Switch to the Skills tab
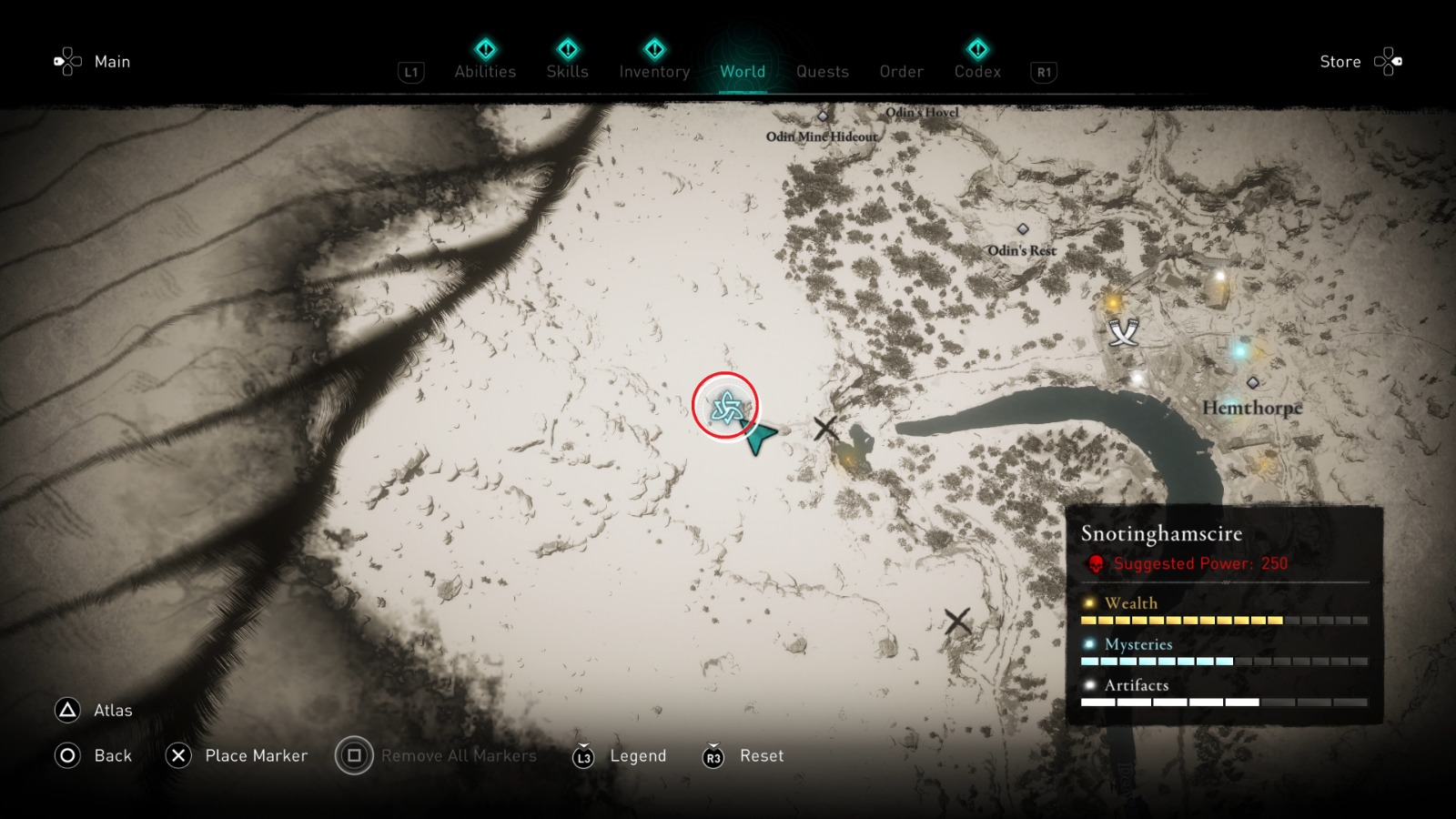 pos(567,72)
